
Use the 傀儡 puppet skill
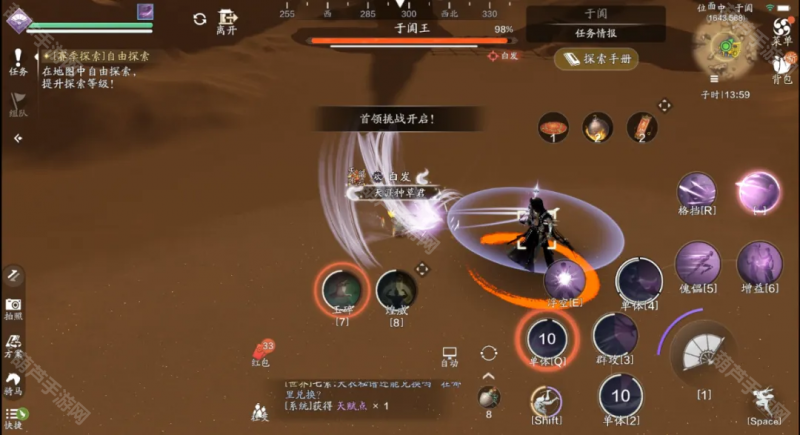click(697, 265)
